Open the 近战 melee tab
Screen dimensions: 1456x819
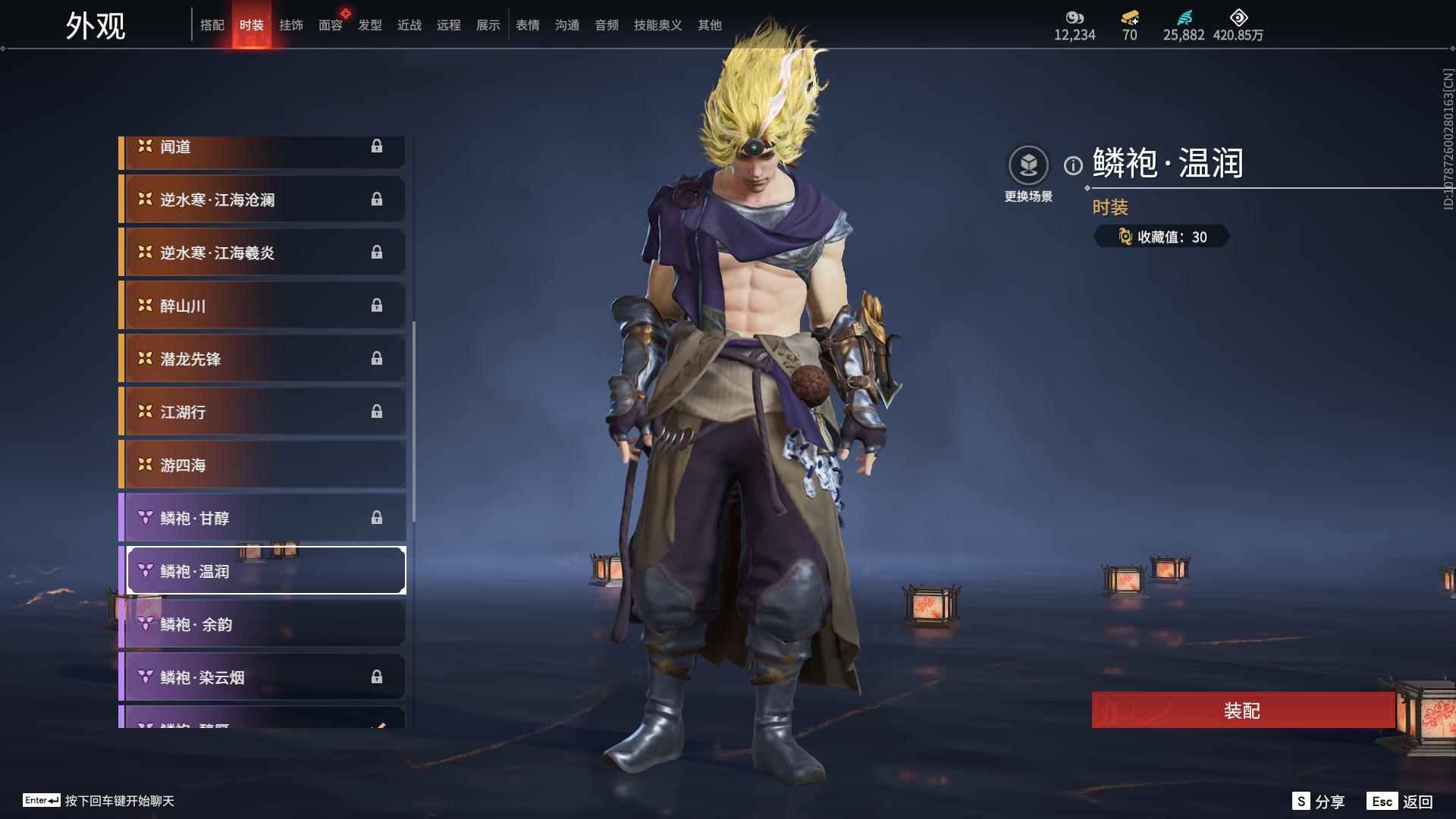coord(409,25)
